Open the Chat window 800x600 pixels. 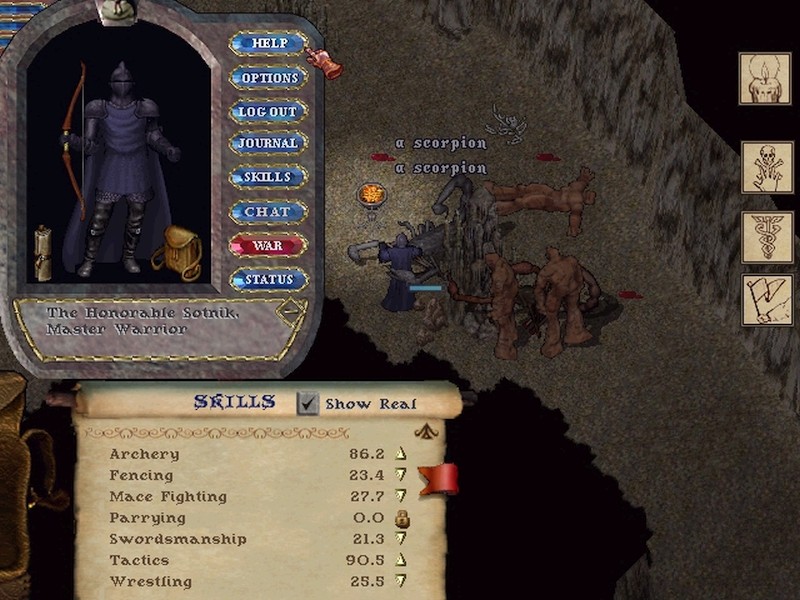pyautogui.click(x=268, y=212)
